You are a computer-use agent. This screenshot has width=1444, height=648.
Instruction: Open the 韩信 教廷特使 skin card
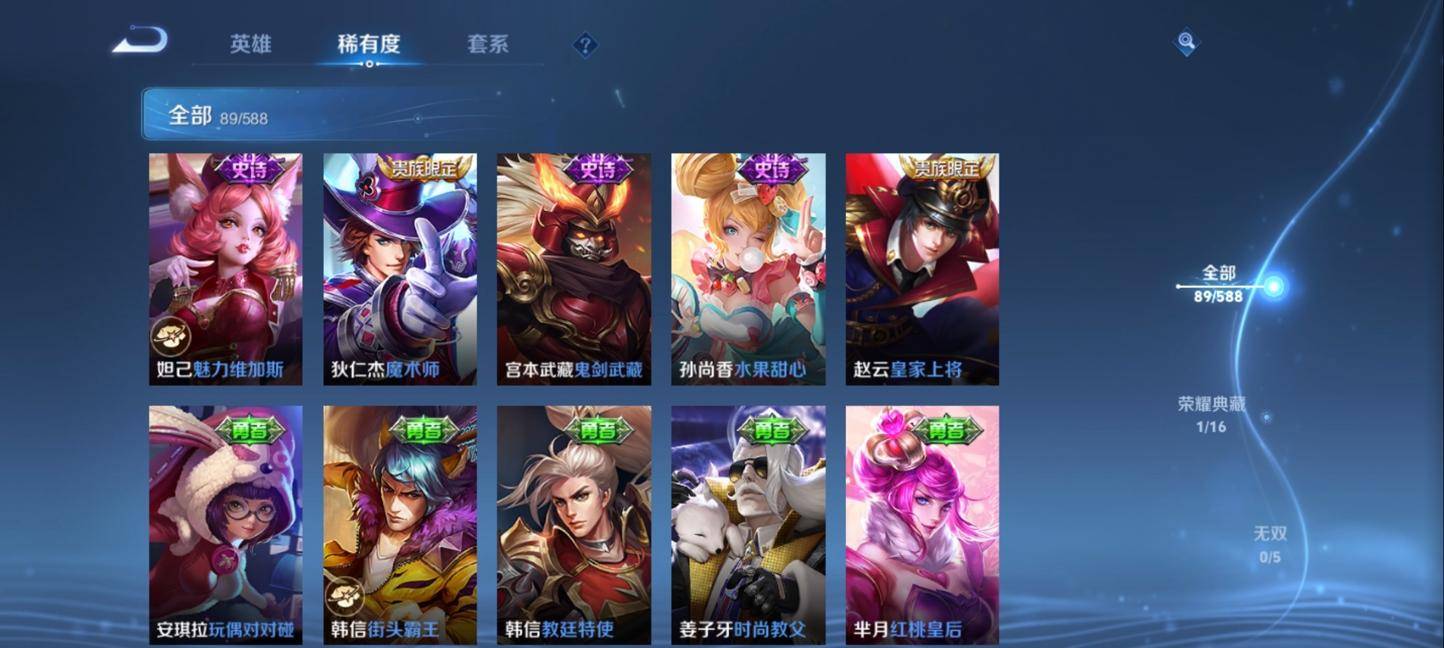(x=573, y=525)
